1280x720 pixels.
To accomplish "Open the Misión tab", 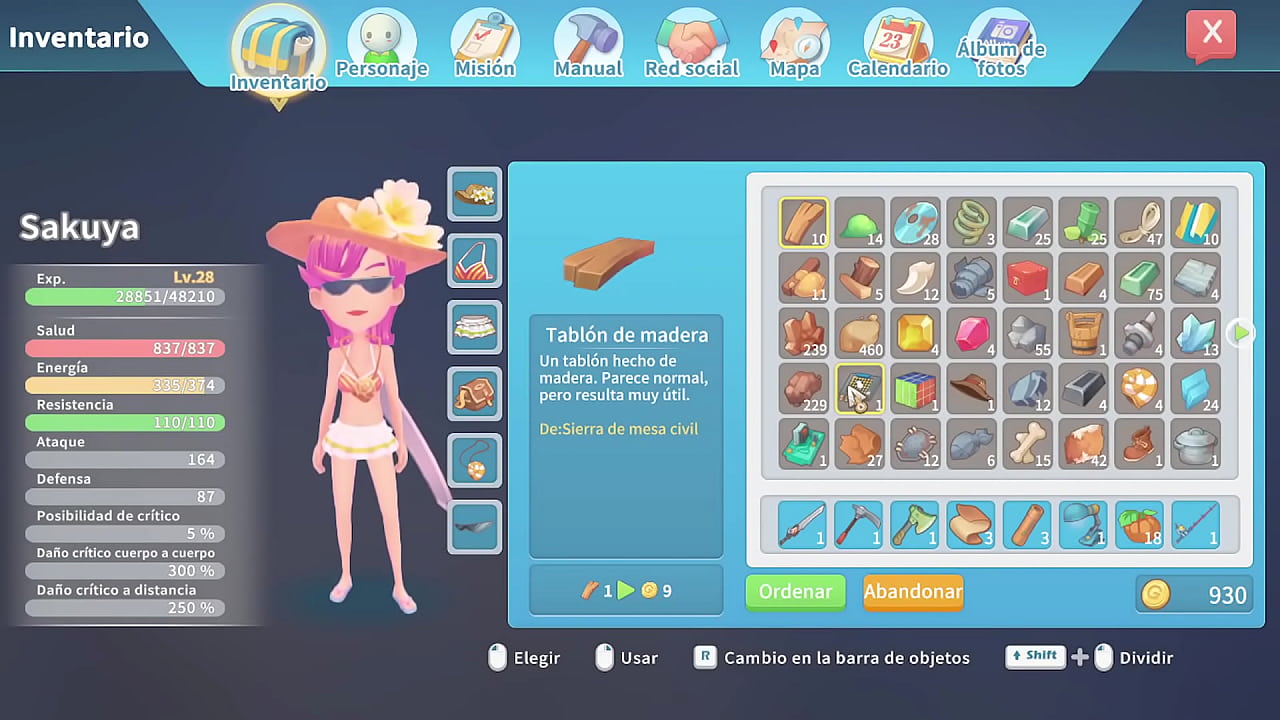I will tap(485, 45).
